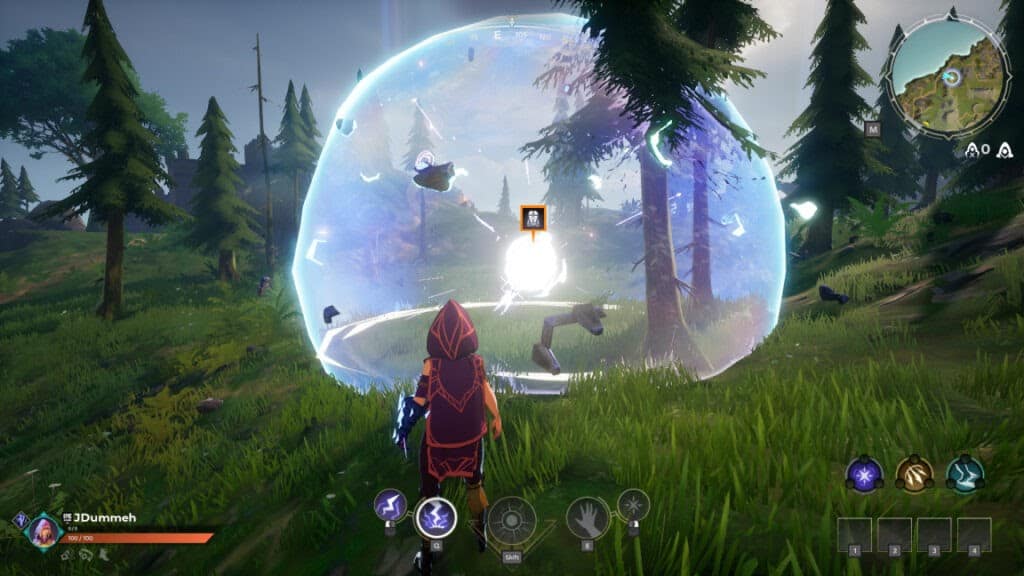Image resolution: width=1024 pixels, height=576 pixels.
Task: Click the item marker above the glowing orb
Action: point(533,218)
